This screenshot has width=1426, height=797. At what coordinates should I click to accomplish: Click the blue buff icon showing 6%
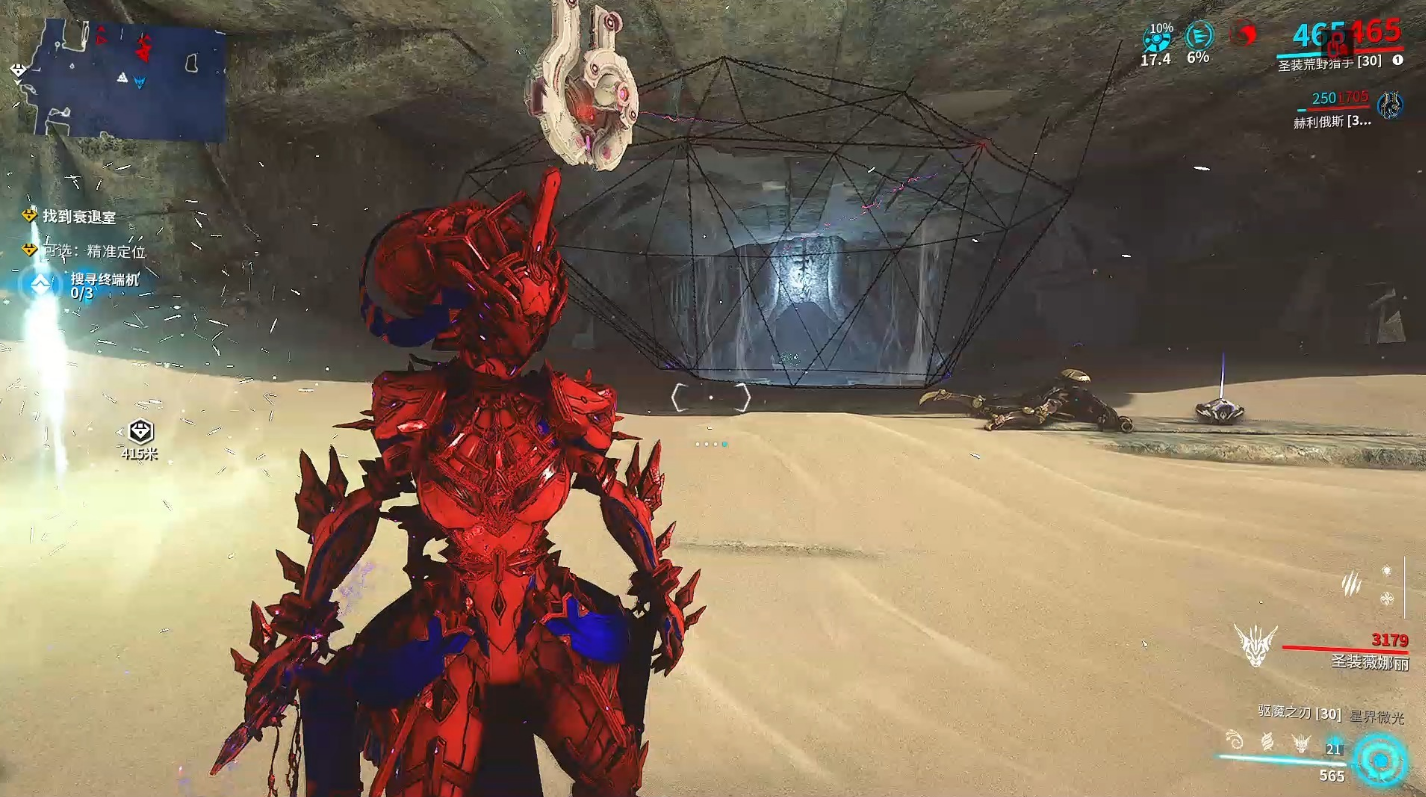point(1198,37)
